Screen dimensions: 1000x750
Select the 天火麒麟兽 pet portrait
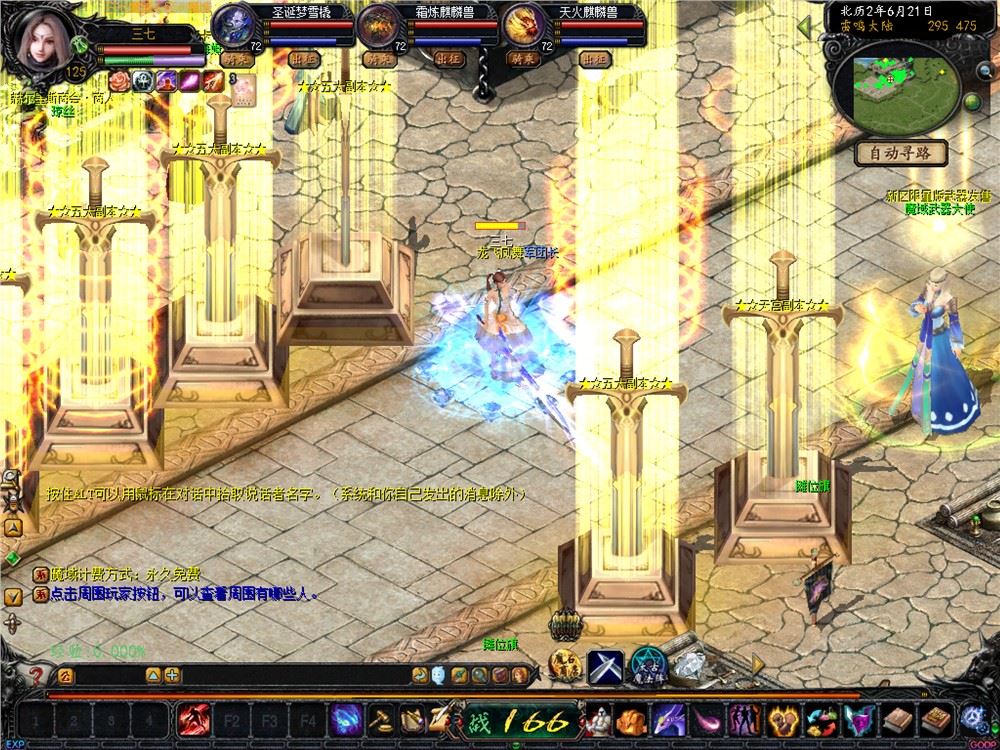[x=521, y=24]
